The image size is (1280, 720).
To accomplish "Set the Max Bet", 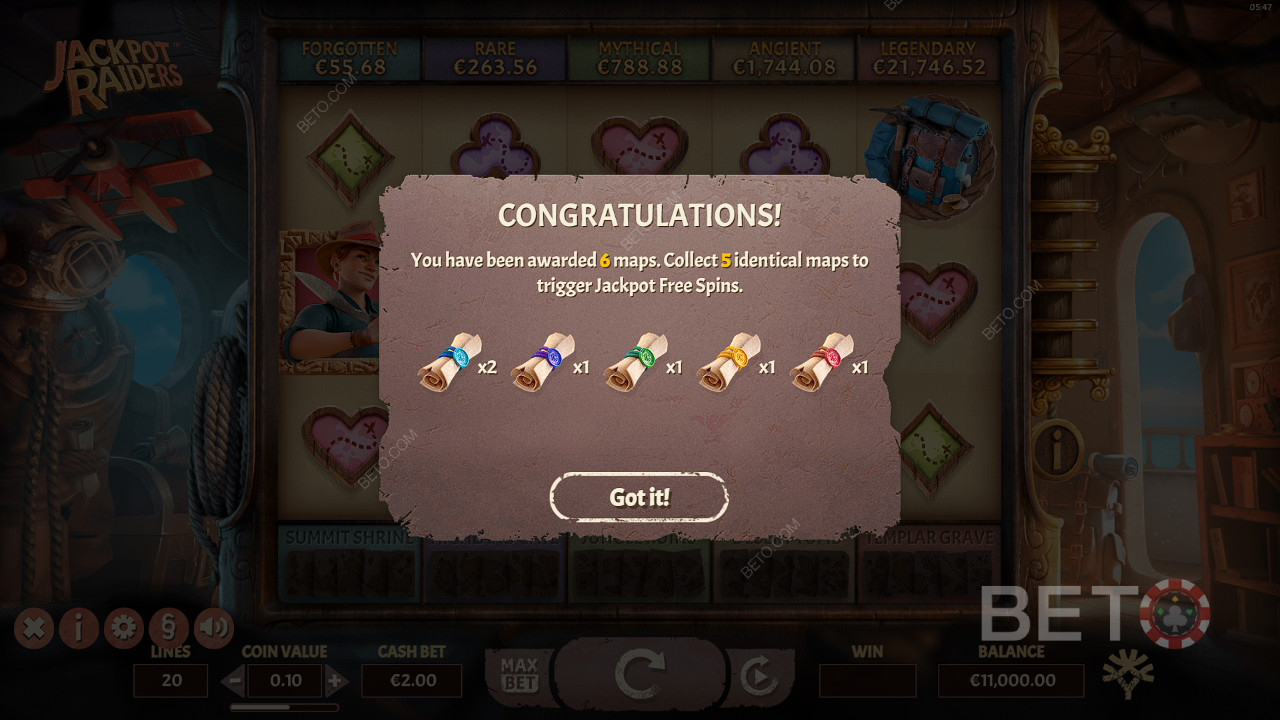I will [519, 675].
